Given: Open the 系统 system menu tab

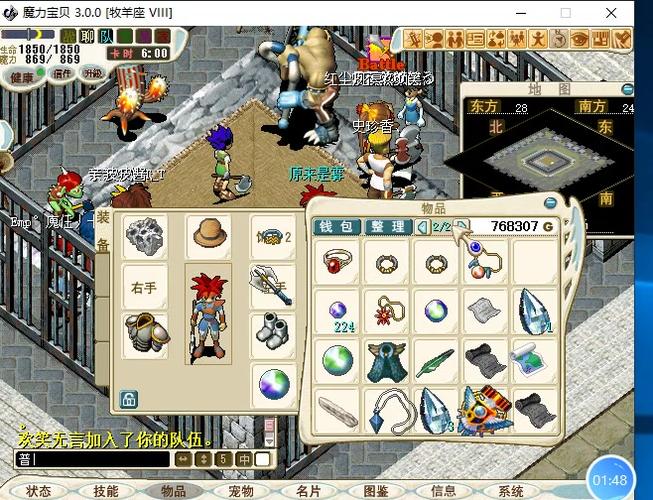Looking at the screenshot, I should [511, 491].
